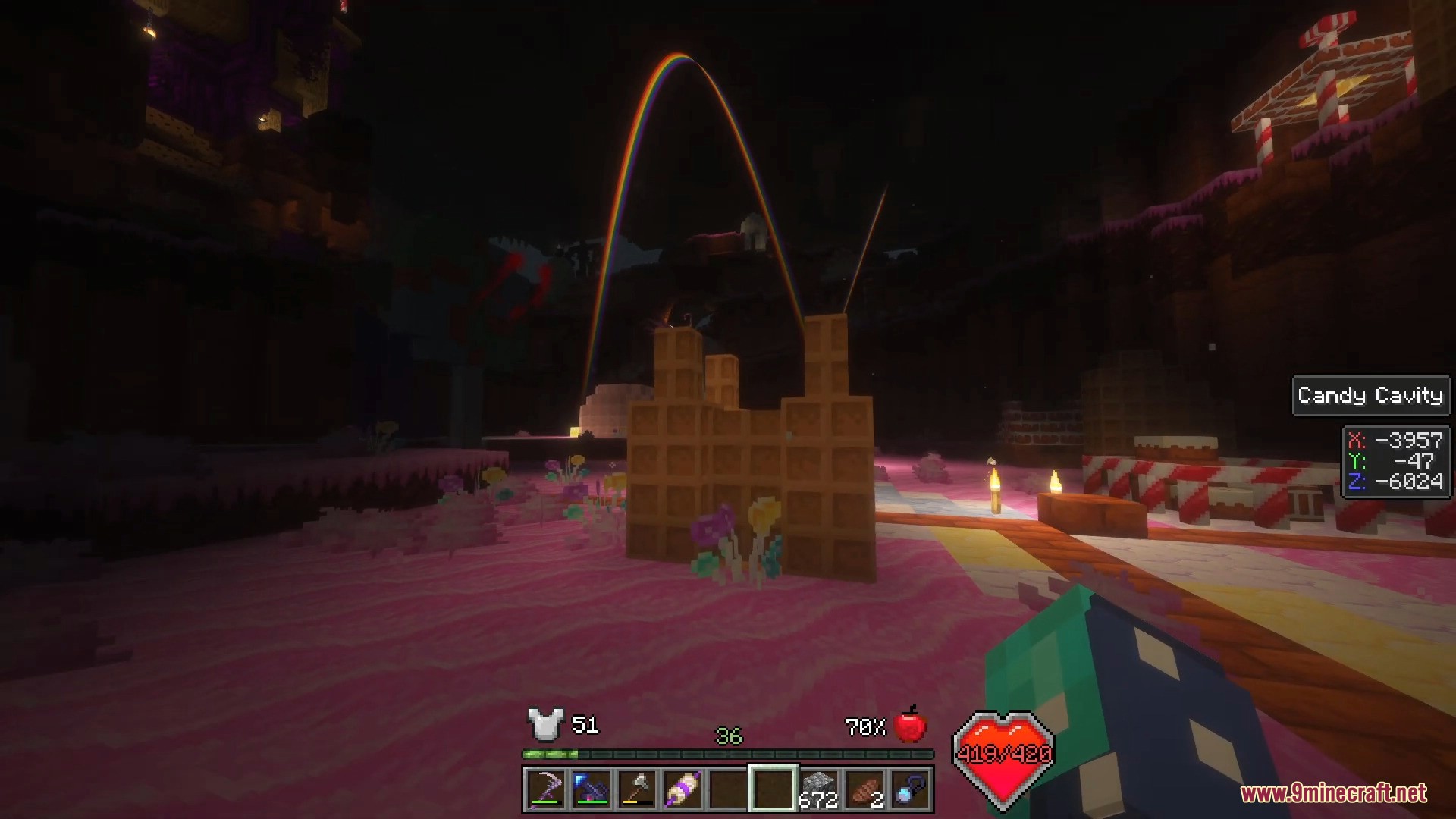The width and height of the screenshot is (1456, 819).
Task: Select the pickaxe hotbar slot
Action: (x=545, y=789)
